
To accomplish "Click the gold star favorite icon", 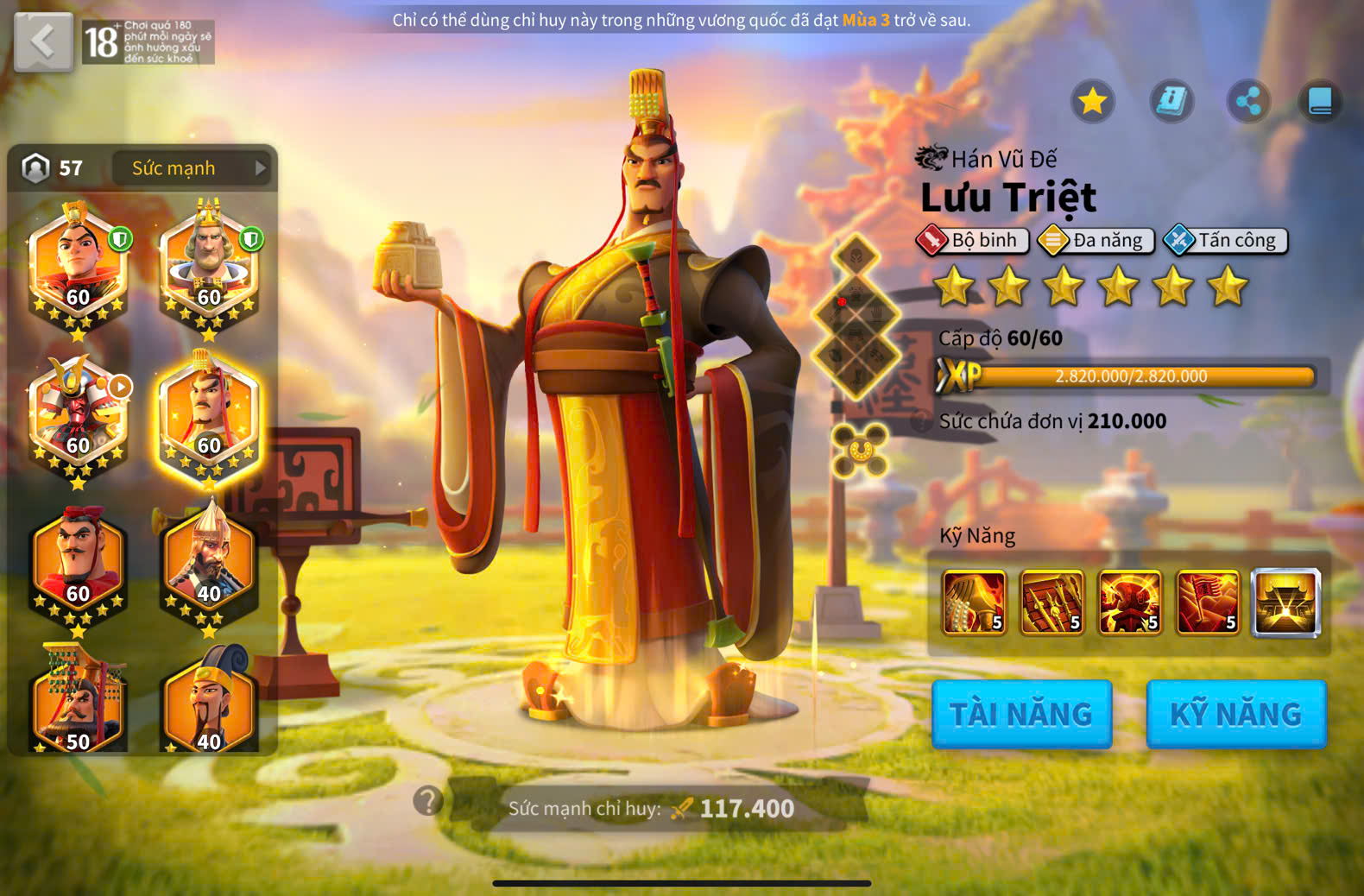I will coord(1093,102).
